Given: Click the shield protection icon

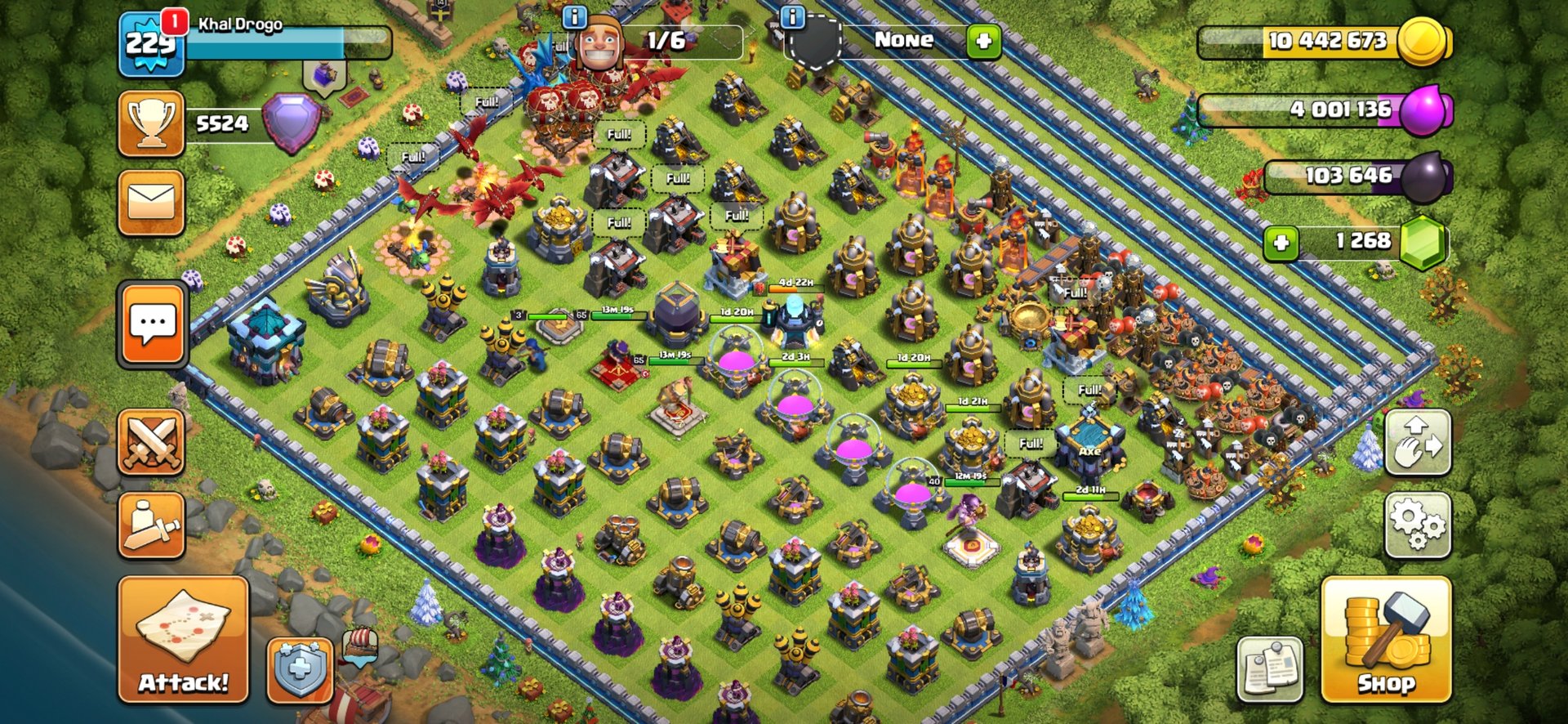Looking at the screenshot, I should point(300,669).
